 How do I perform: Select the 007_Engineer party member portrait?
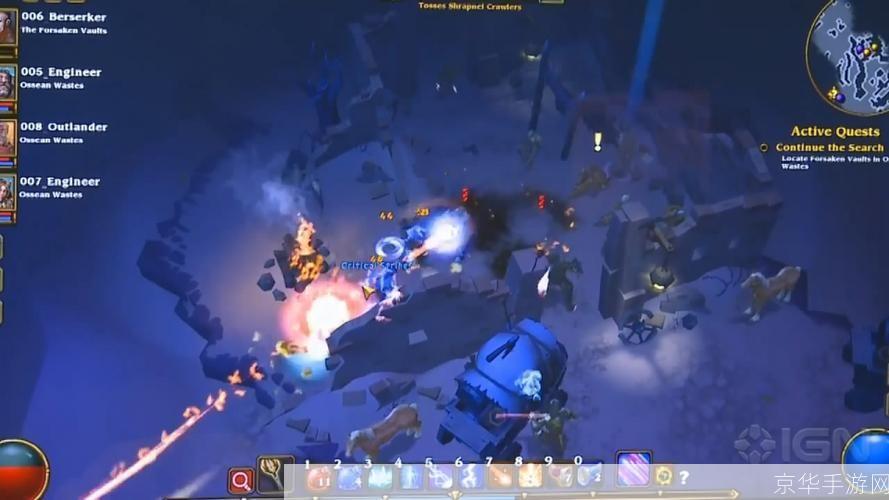pyautogui.click(x=6, y=192)
